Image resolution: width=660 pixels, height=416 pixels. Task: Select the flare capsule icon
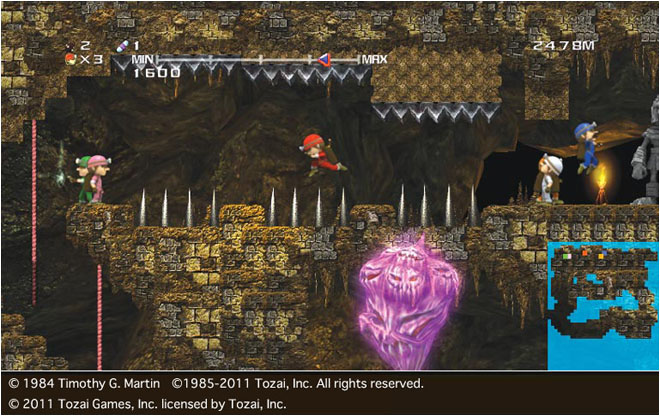pyautogui.click(x=123, y=46)
